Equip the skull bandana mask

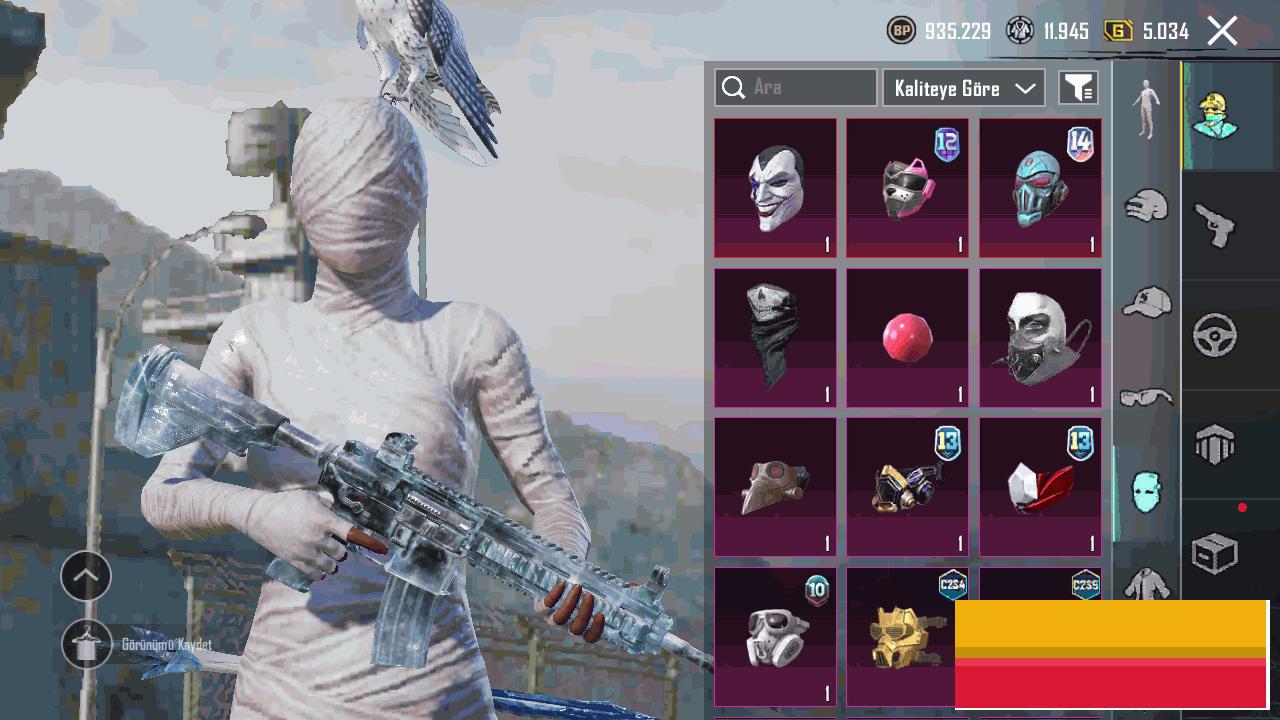(x=775, y=338)
